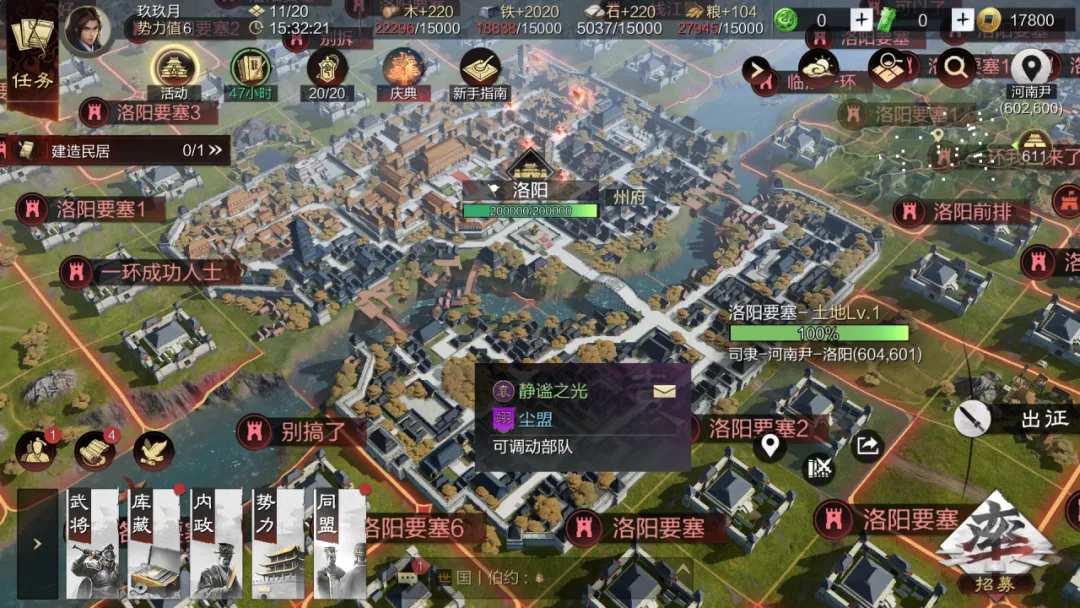Share the tile with arrow icon

click(x=868, y=446)
